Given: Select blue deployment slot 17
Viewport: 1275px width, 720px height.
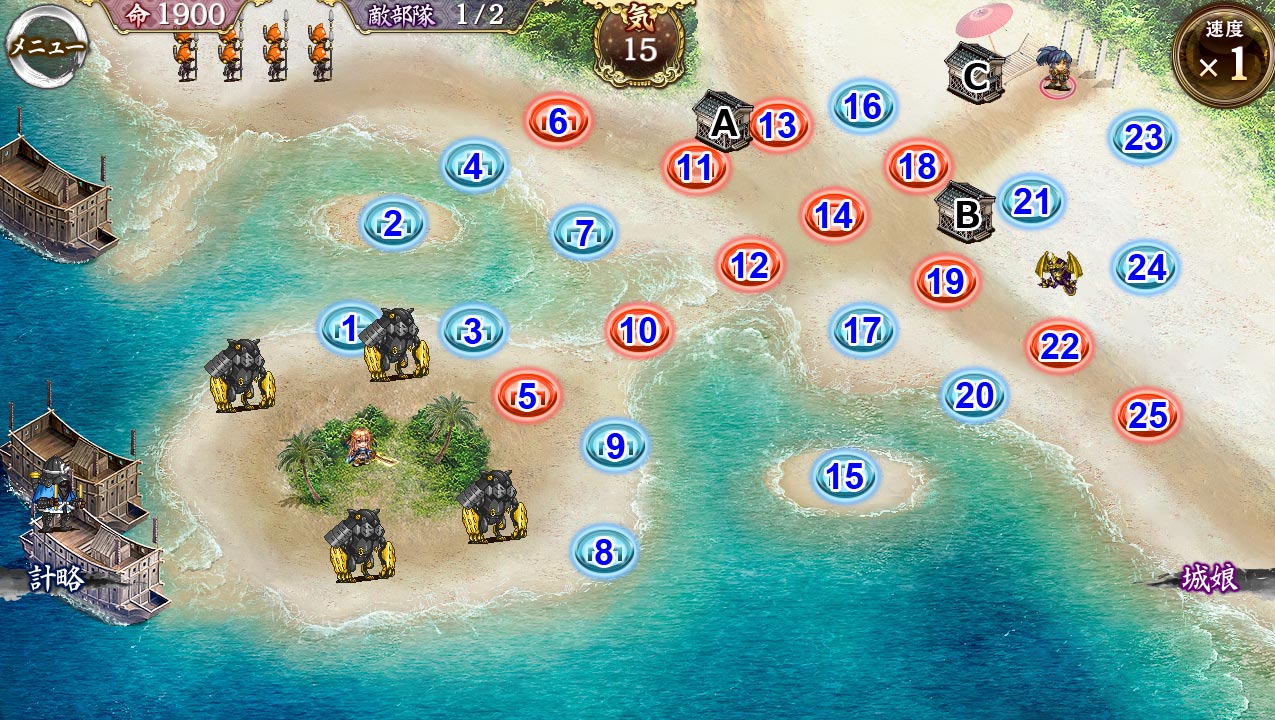Looking at the screenshot, I should (863, 331).
